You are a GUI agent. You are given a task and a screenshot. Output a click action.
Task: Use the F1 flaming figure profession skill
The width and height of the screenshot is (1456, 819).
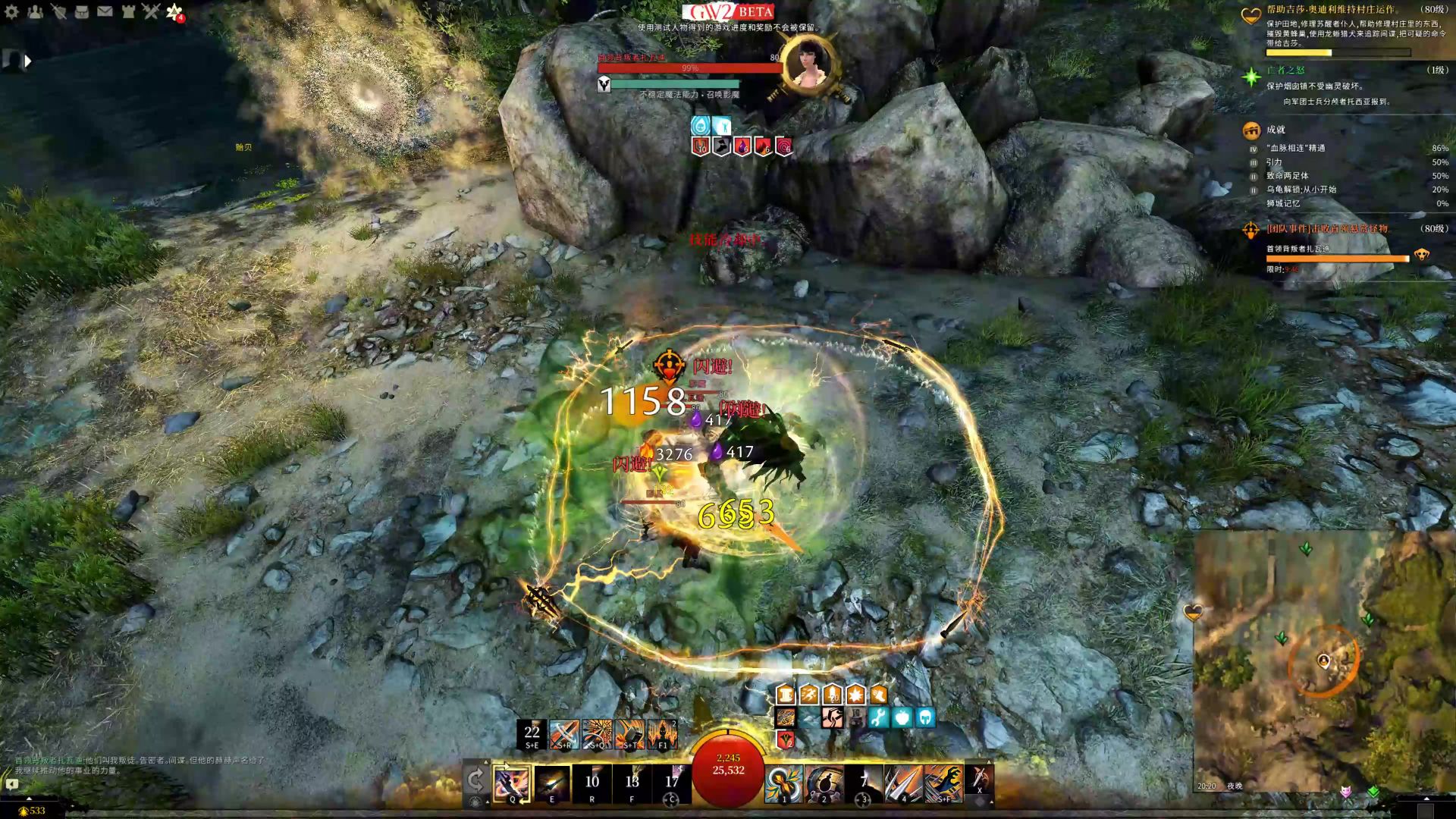[662, 733]
